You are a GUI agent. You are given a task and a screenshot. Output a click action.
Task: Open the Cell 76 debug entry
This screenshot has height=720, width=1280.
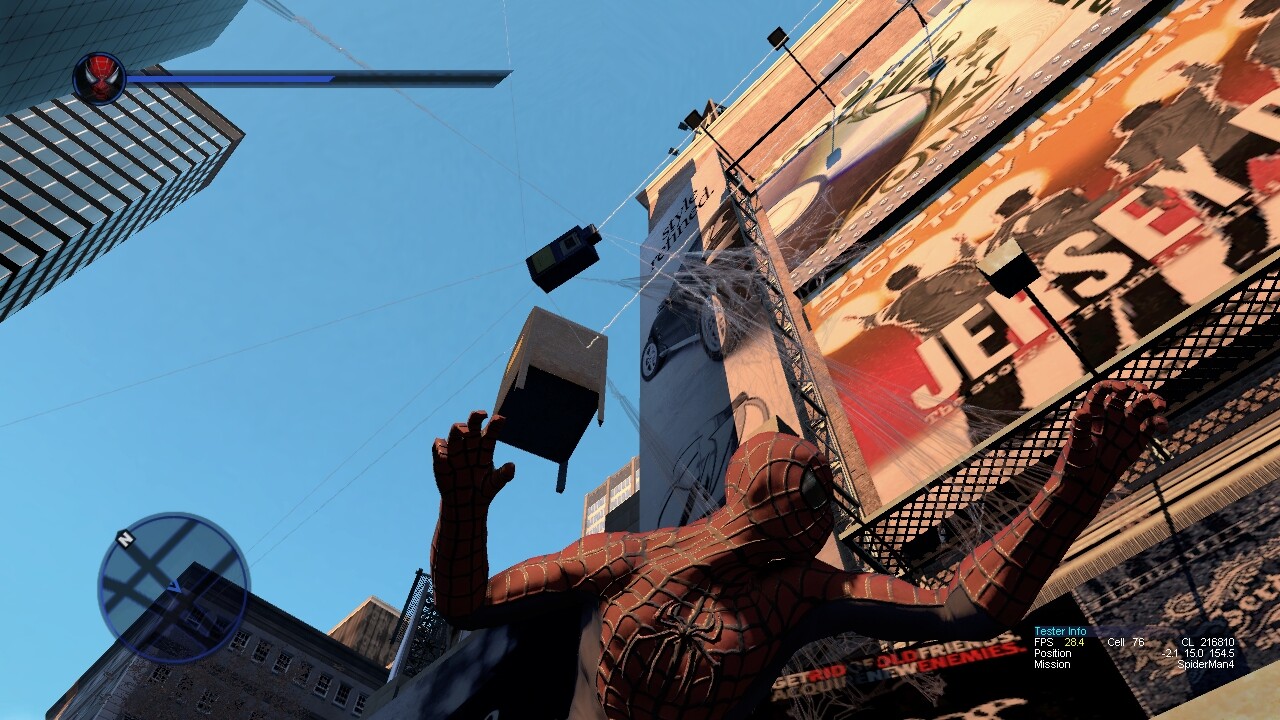1125,642
